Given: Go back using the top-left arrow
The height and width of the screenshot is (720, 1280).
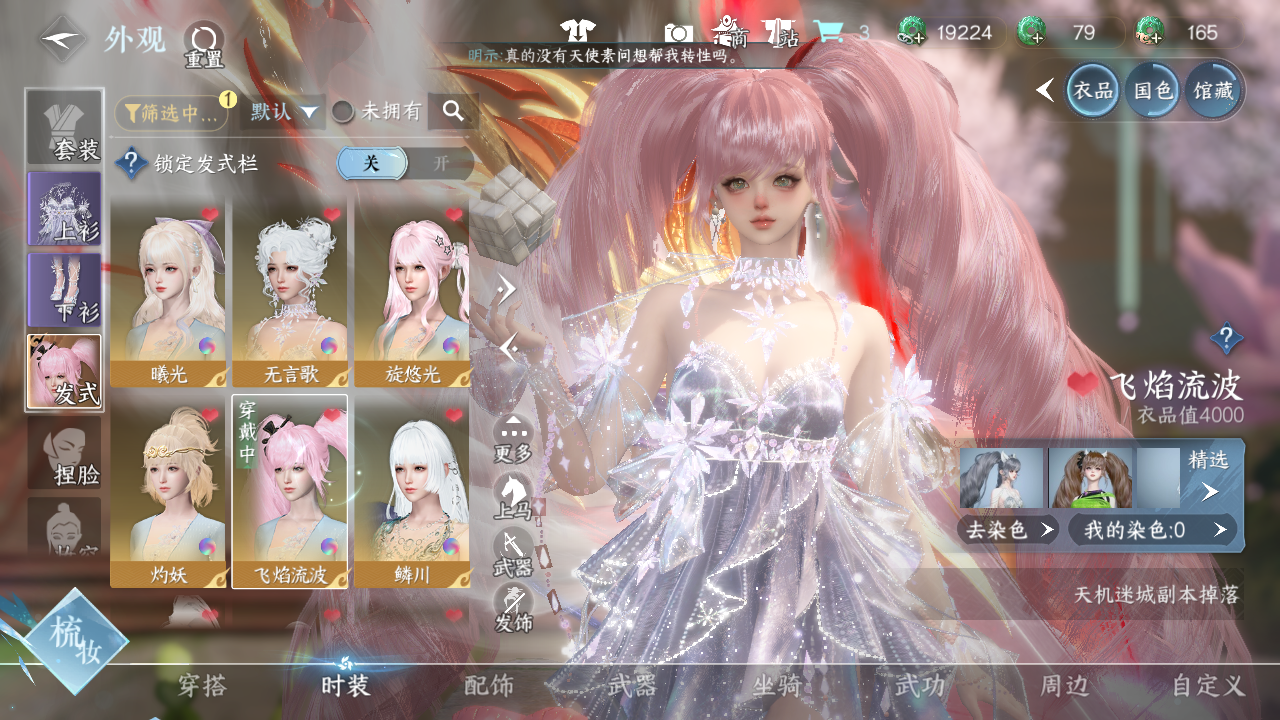Looking at the screenshot, I should pyautogui.click(x=63, y=40).
